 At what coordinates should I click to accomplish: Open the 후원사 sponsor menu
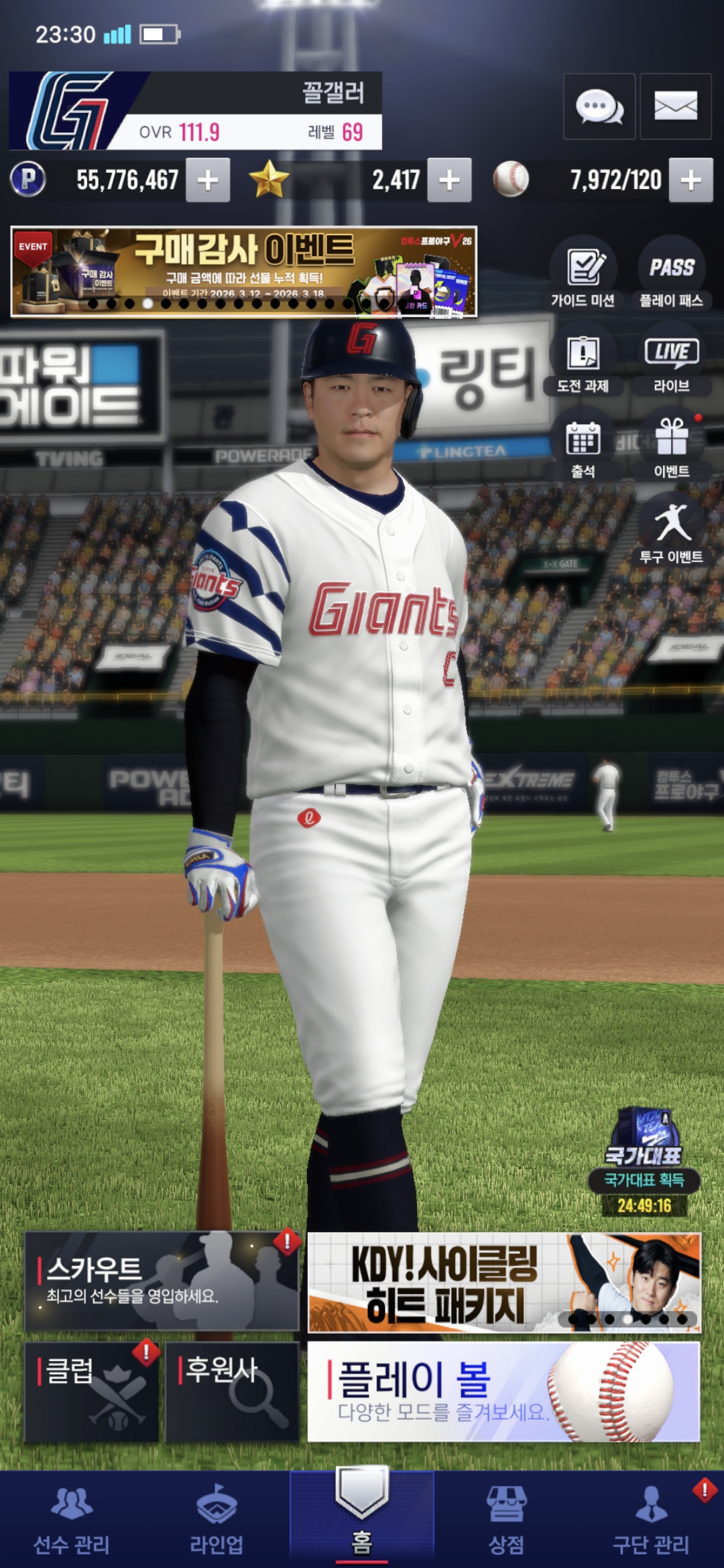(x=232, y=1392)
